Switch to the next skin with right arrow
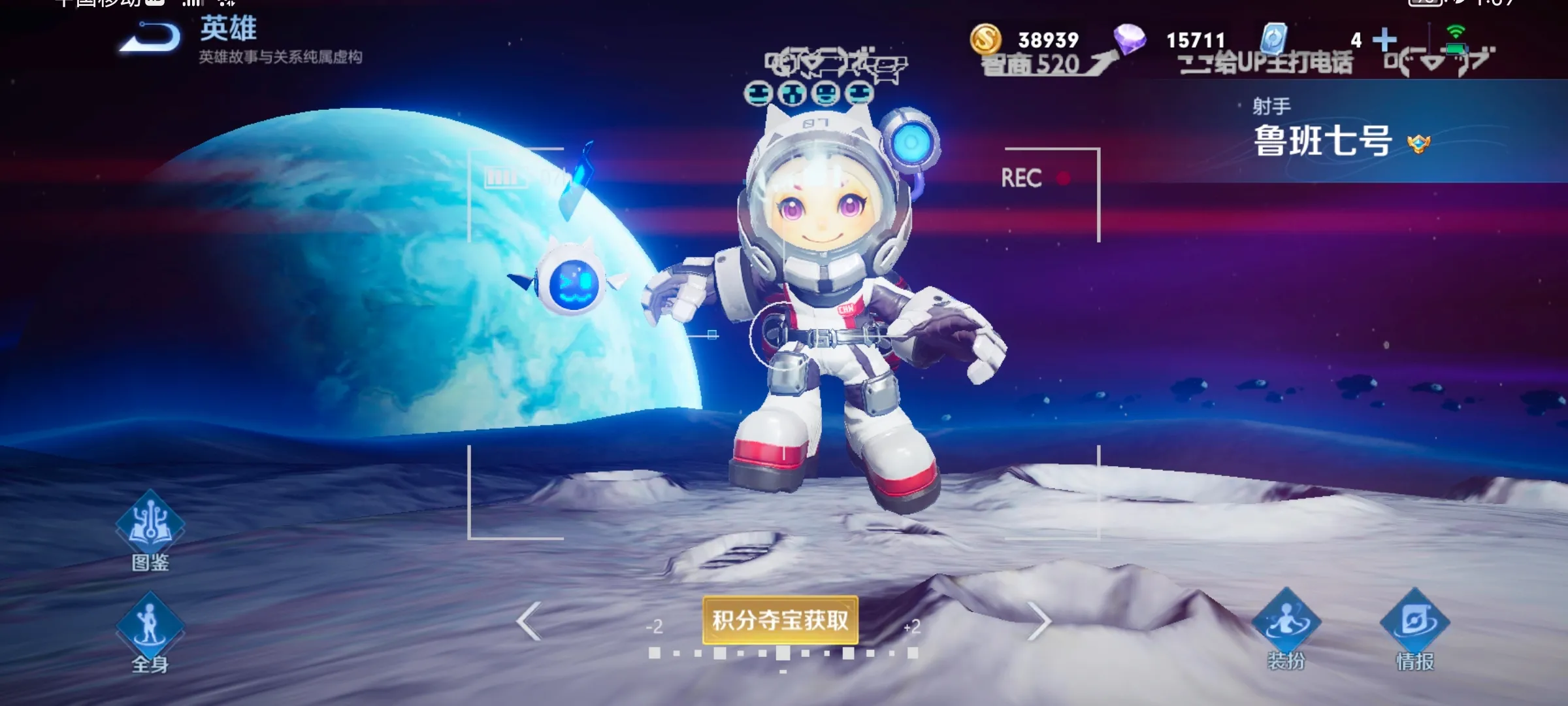This screenshot has width=1568, height=706. tap(1039, 621)
